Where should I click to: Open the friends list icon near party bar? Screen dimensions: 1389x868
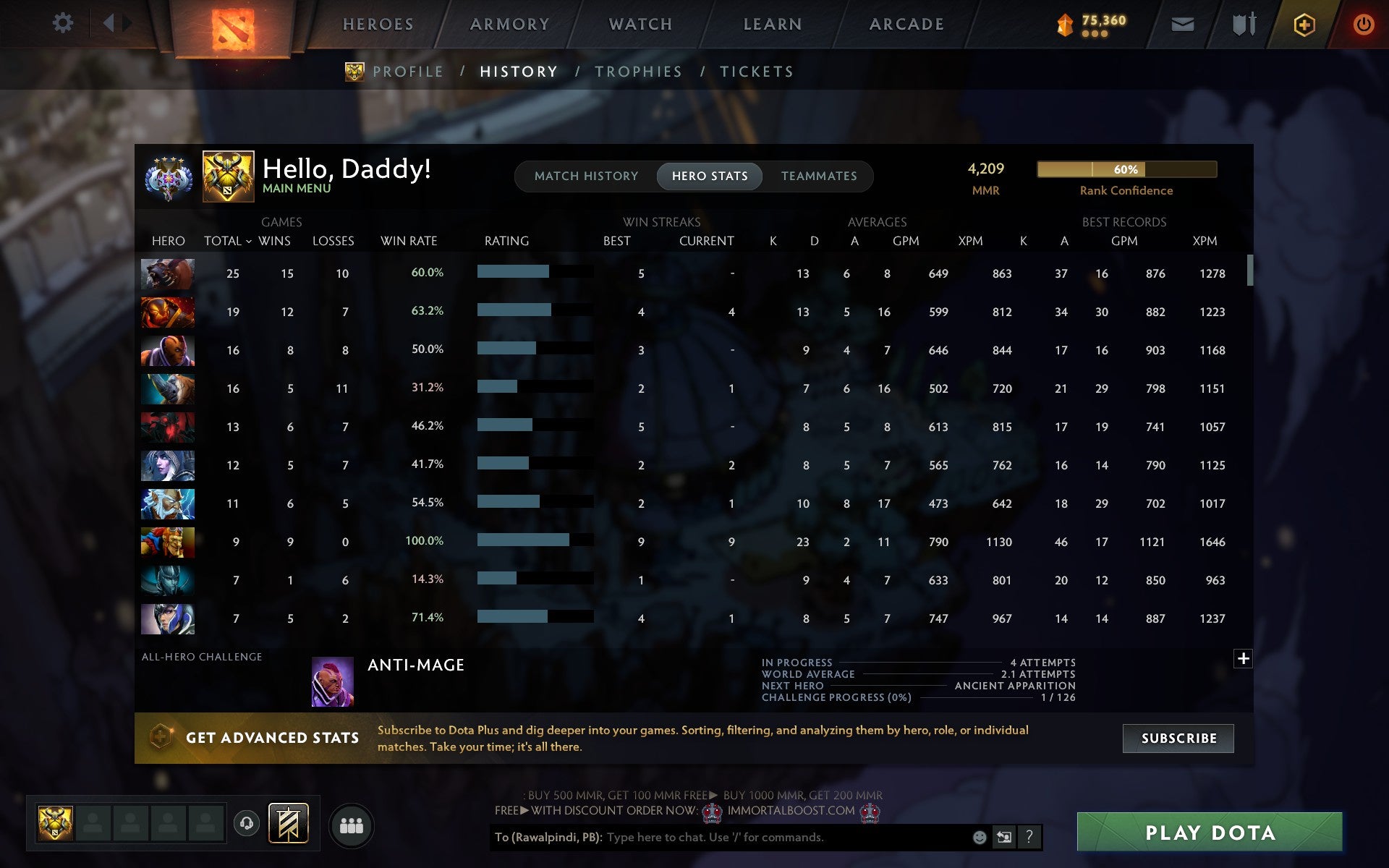[352, 825]
